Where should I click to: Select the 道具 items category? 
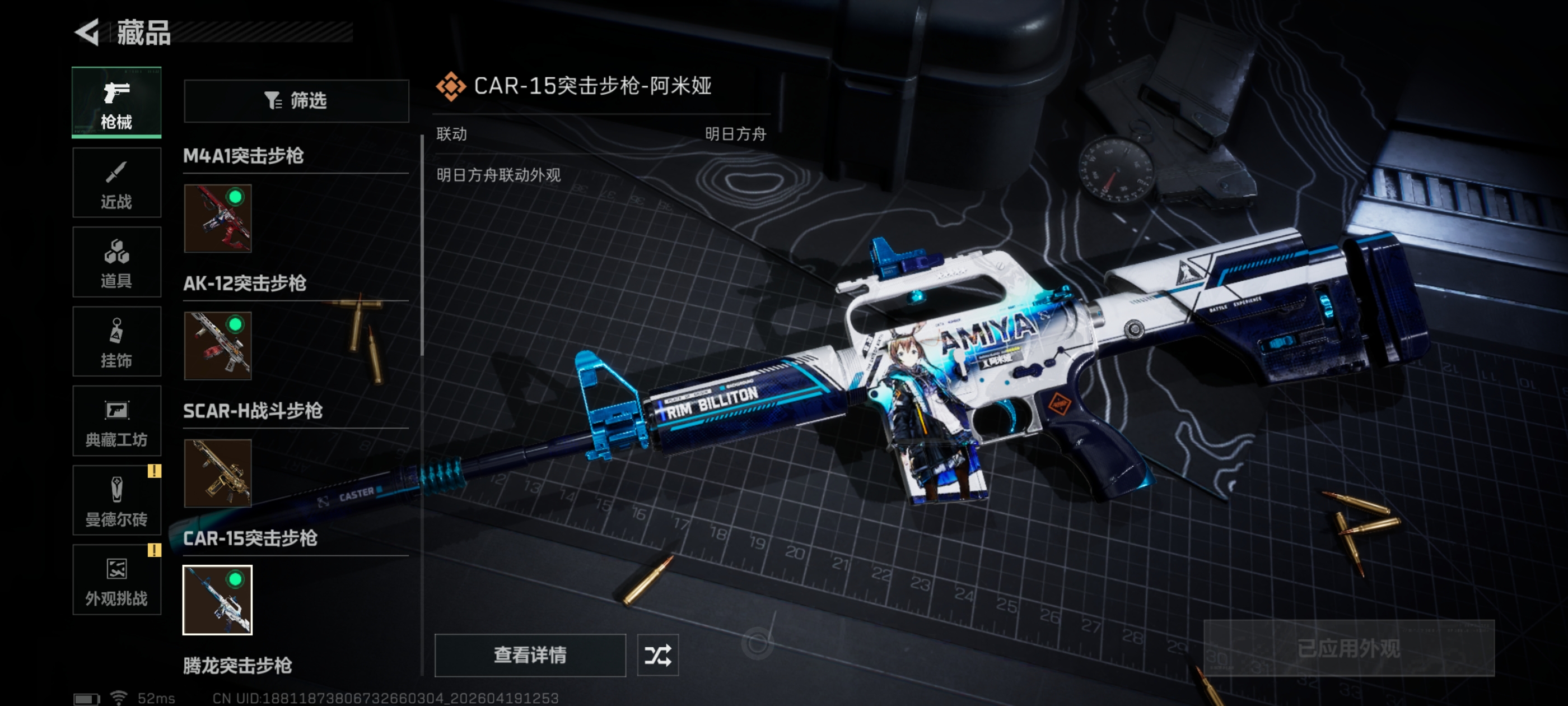click(x=116, y=262)
